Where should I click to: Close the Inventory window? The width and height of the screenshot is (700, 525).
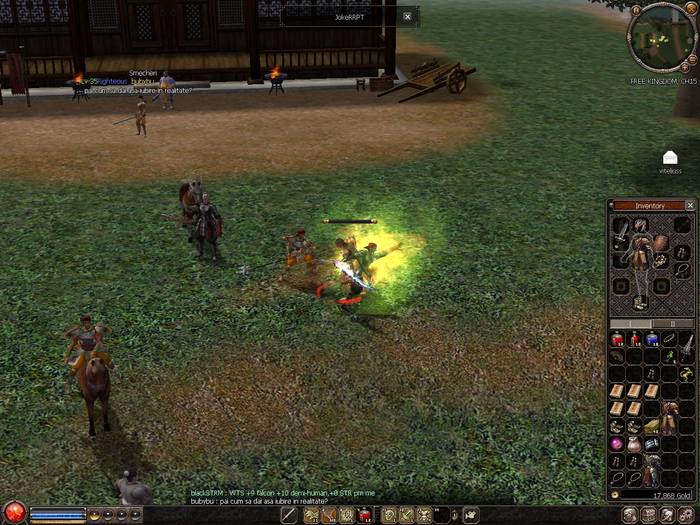click(690, 205)
